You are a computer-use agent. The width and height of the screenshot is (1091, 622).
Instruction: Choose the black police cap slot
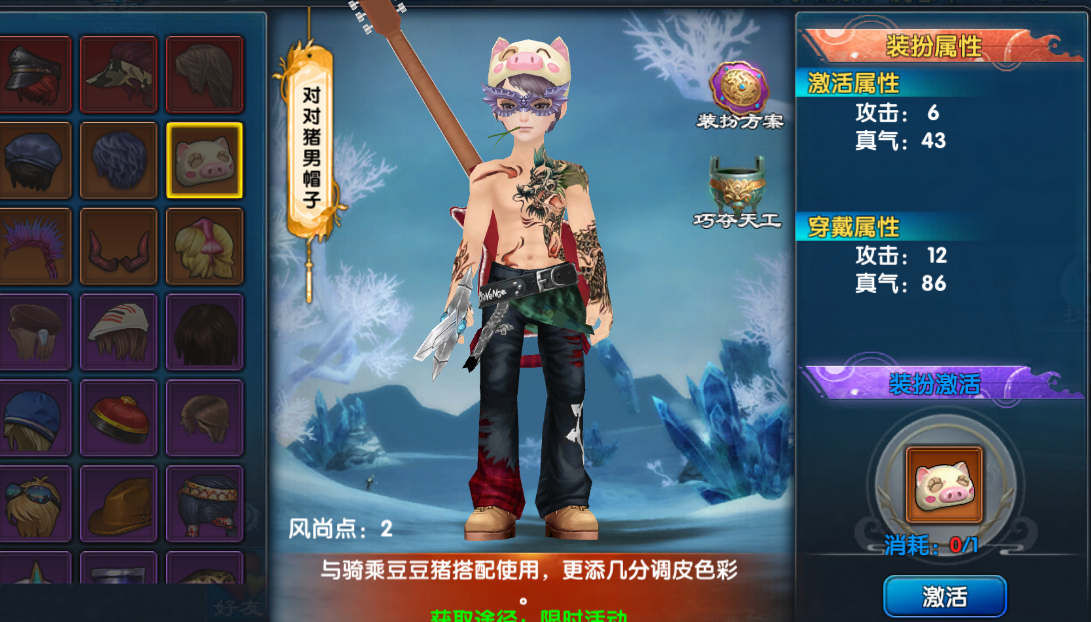(34, 74)
